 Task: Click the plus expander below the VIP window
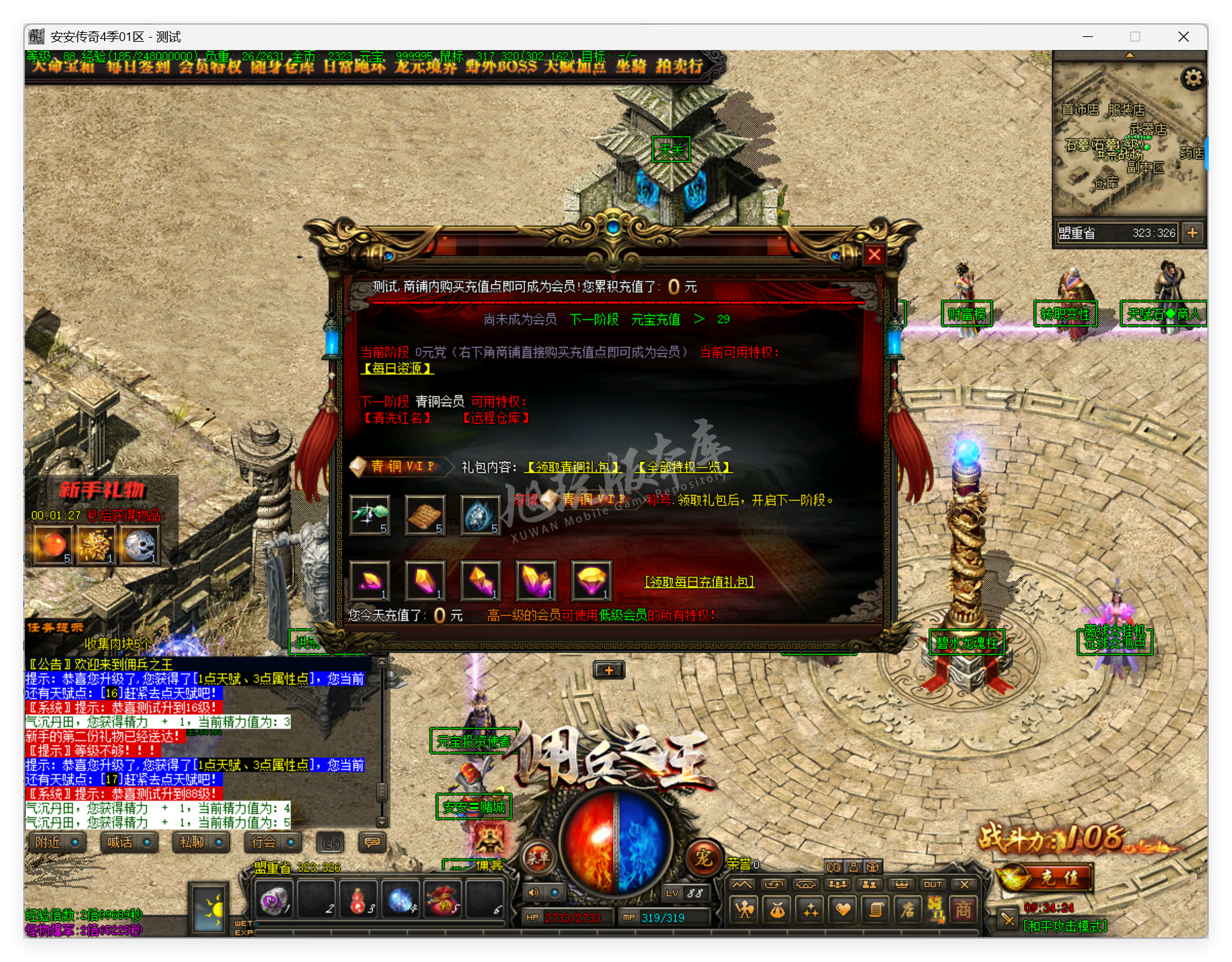coord(608,670)
